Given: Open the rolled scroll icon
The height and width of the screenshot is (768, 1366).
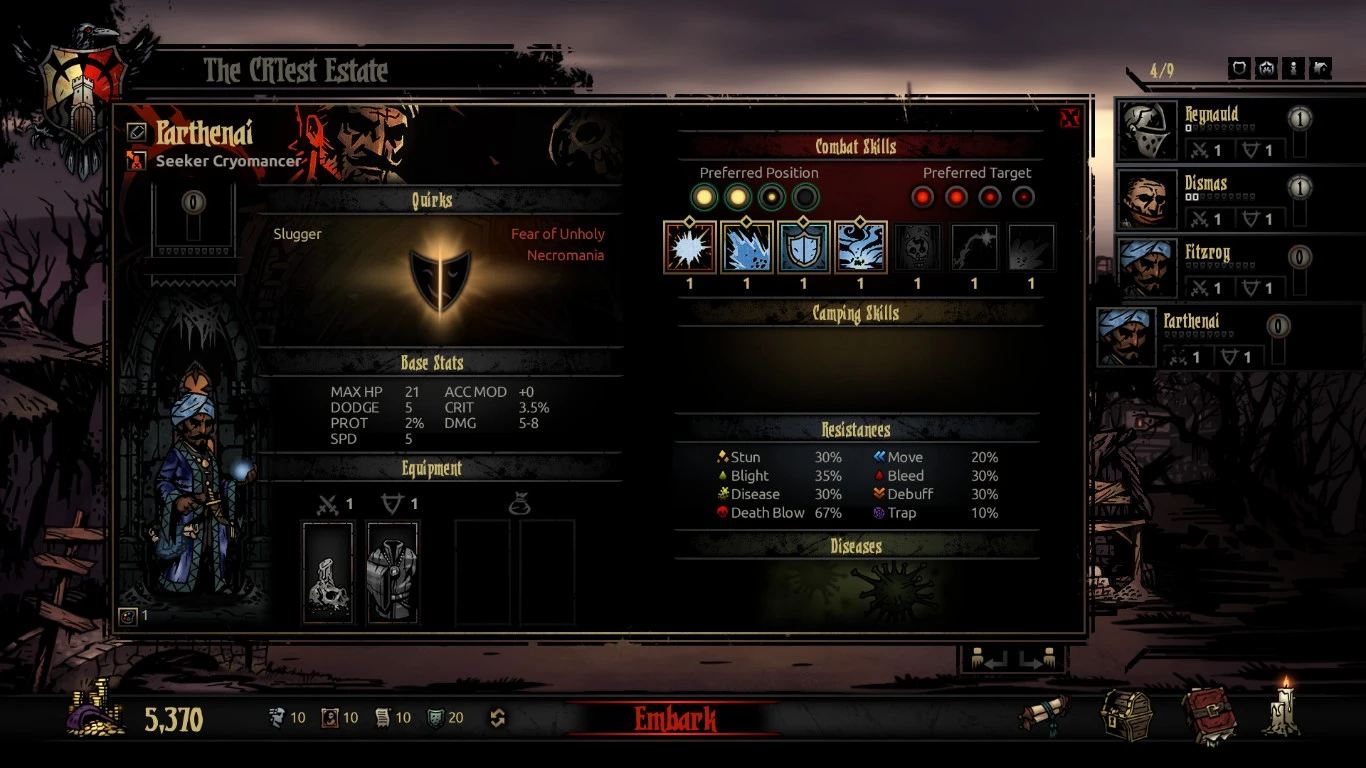Looking at the screenshot, I should pos(1043,714).
